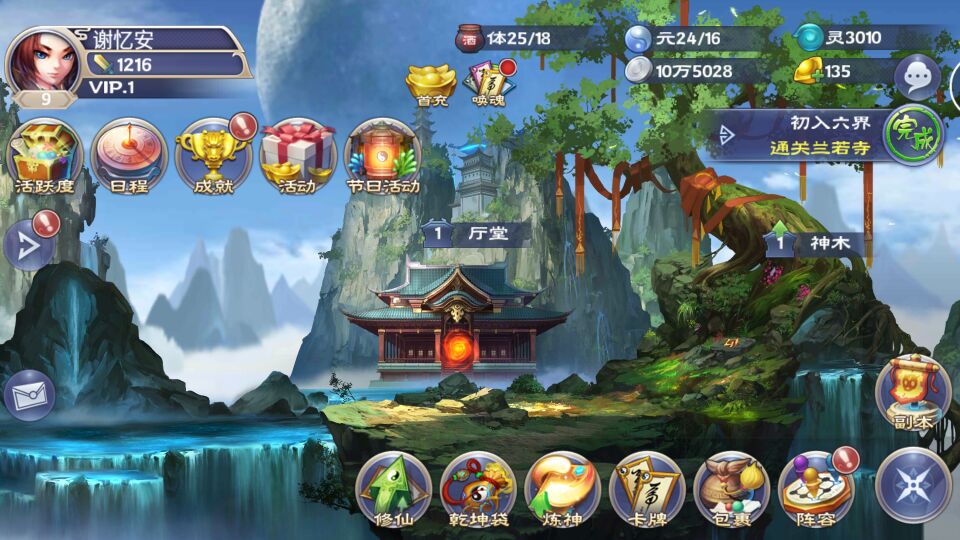
Task: Open the 活动 gift box events
Action: coord(297,155)
